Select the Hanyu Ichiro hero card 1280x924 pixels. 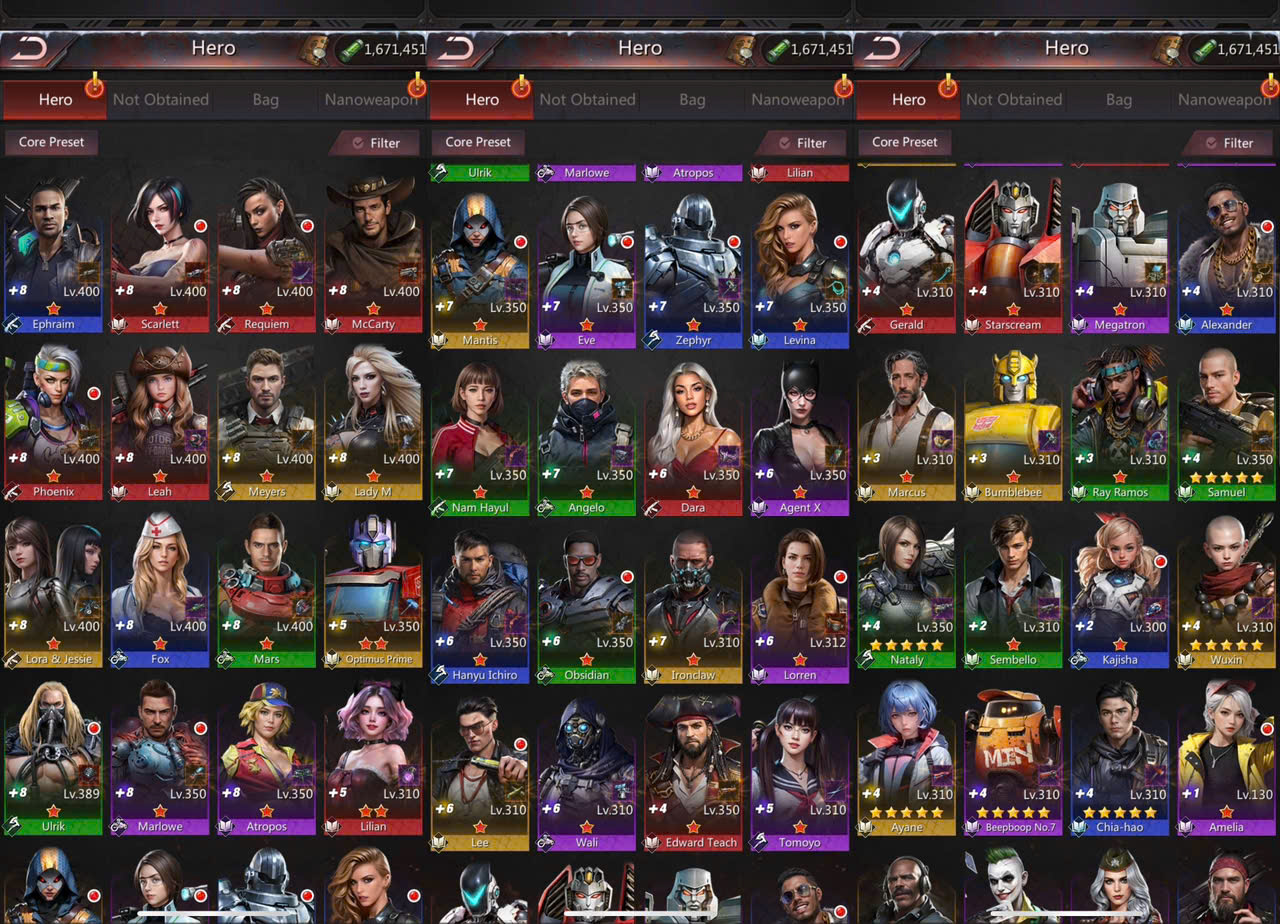click(480, 606)
